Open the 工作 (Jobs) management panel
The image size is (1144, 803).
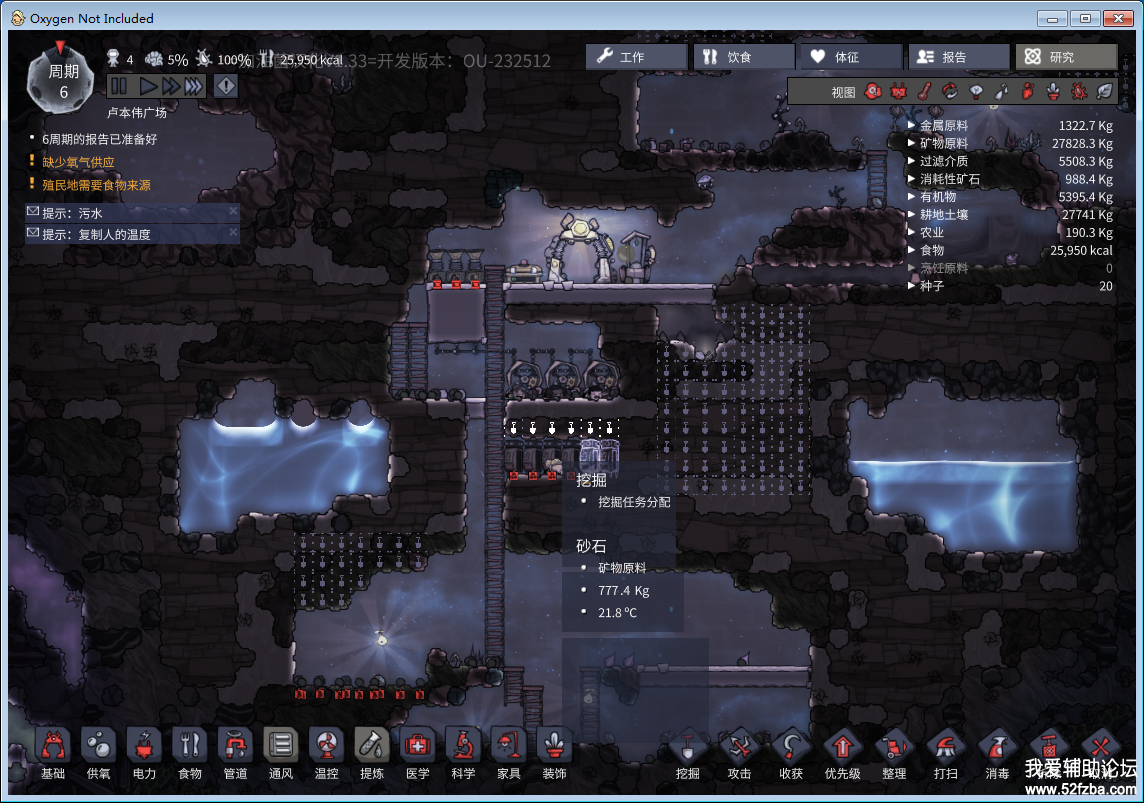click(x=636, y=57)
